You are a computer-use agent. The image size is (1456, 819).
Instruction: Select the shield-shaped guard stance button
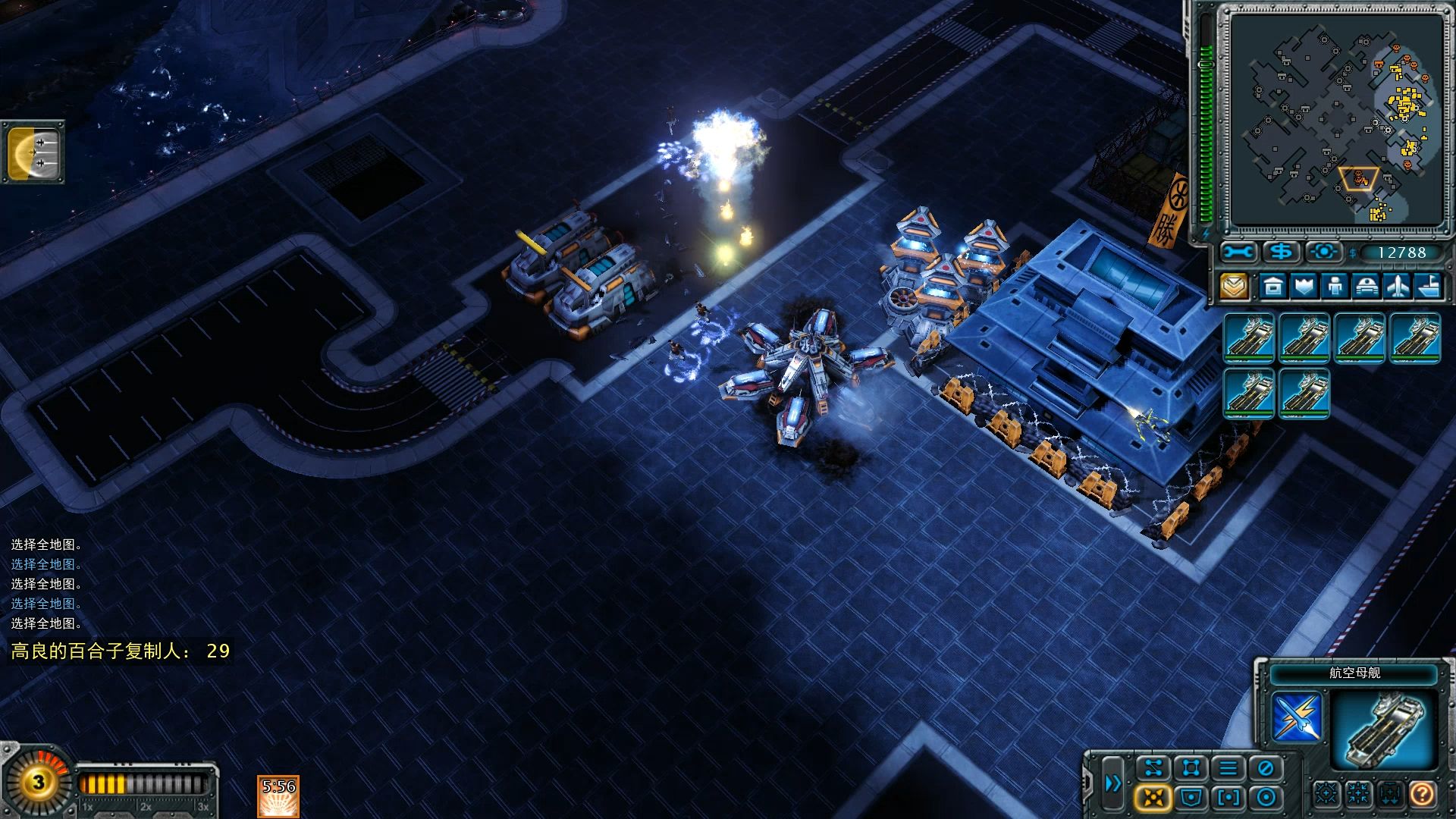point(1191,798)
